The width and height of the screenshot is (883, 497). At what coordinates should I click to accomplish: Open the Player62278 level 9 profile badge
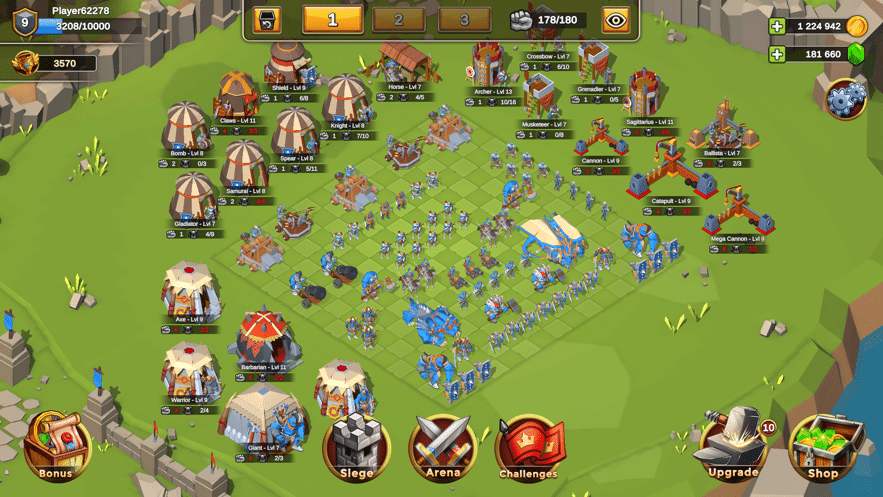pos(25,19)
